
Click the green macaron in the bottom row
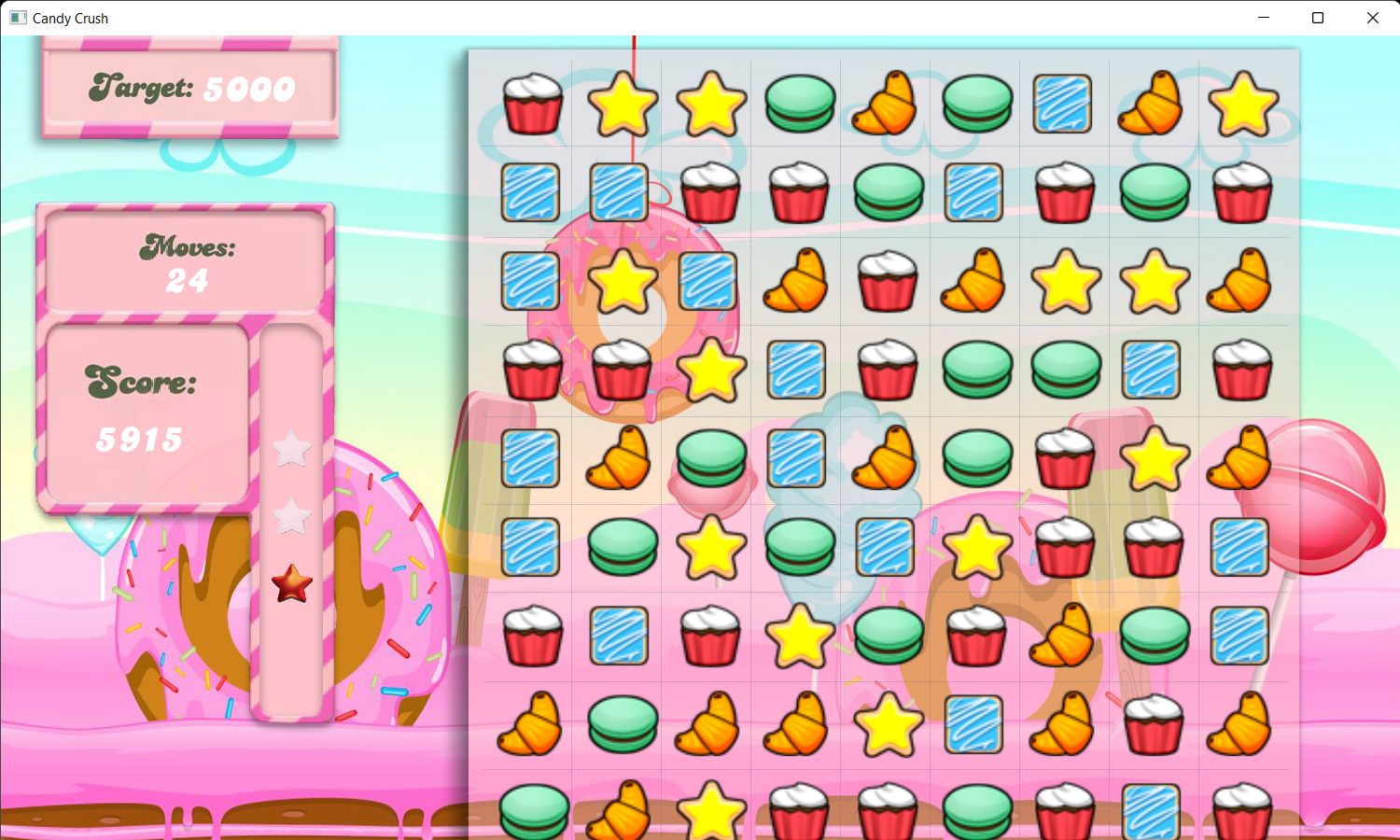(x=532, y=807)
